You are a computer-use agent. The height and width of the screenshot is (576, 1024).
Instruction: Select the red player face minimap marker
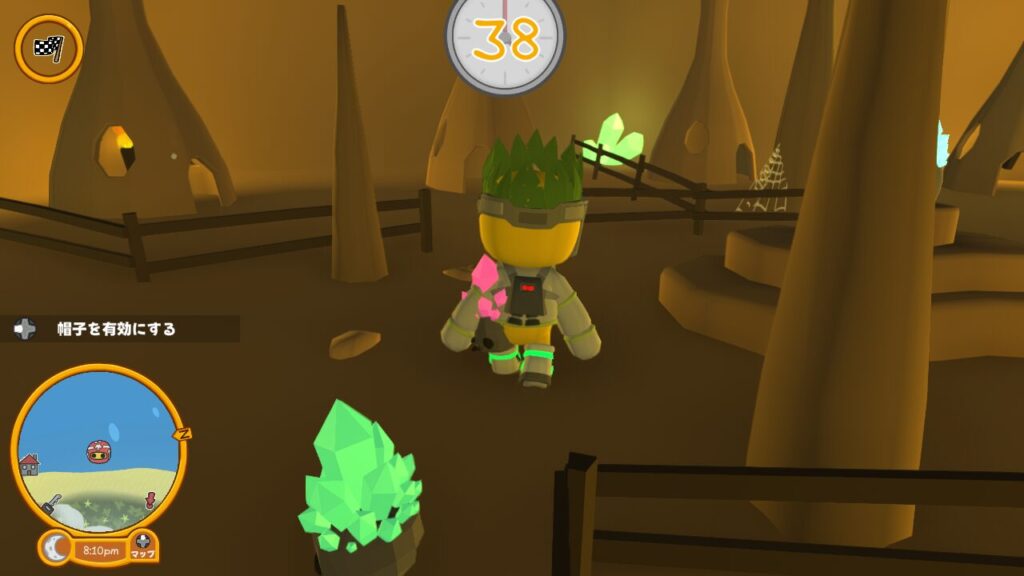(98, 452)
